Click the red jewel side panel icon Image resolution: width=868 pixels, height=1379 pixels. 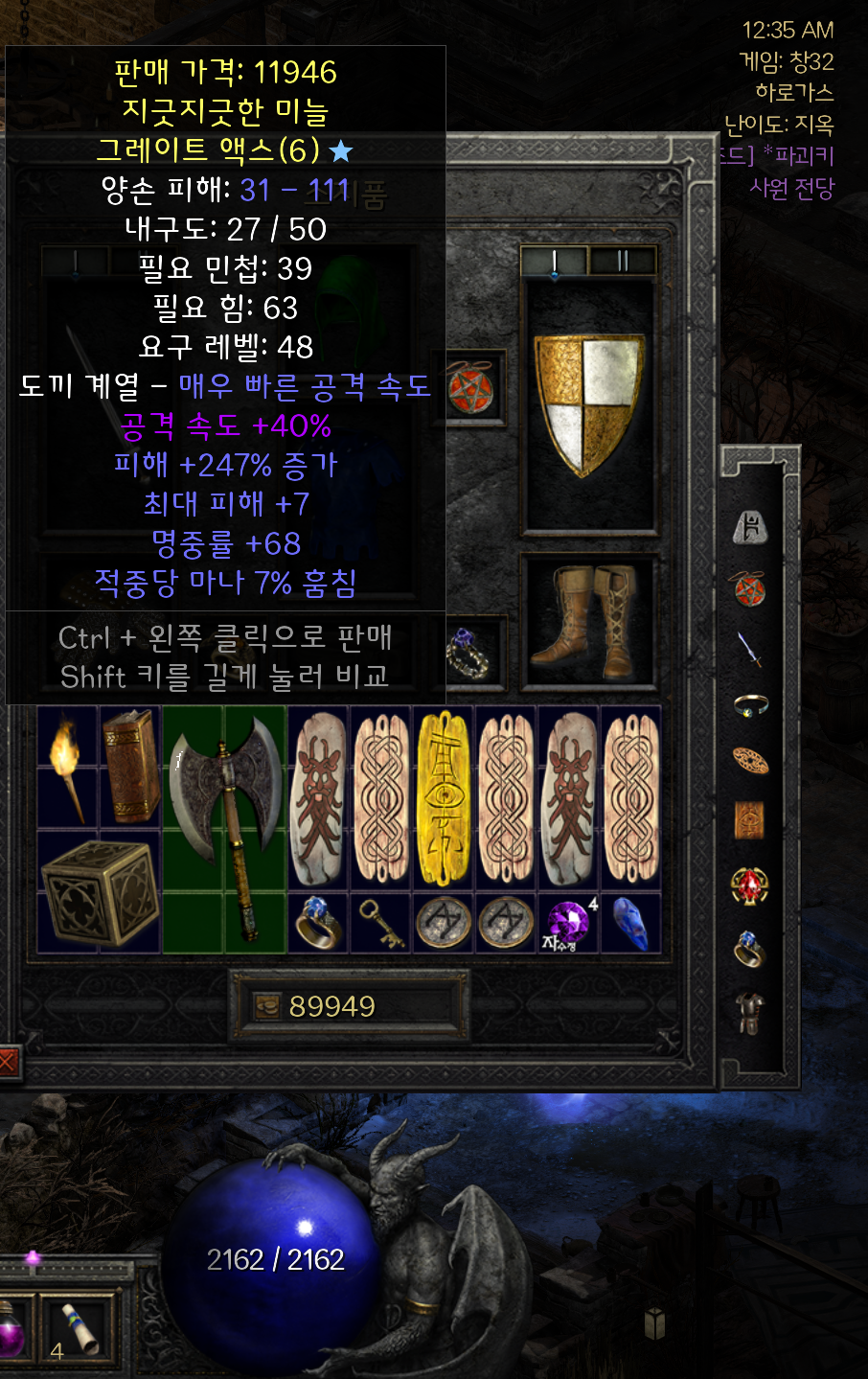[x=749, y=885]
